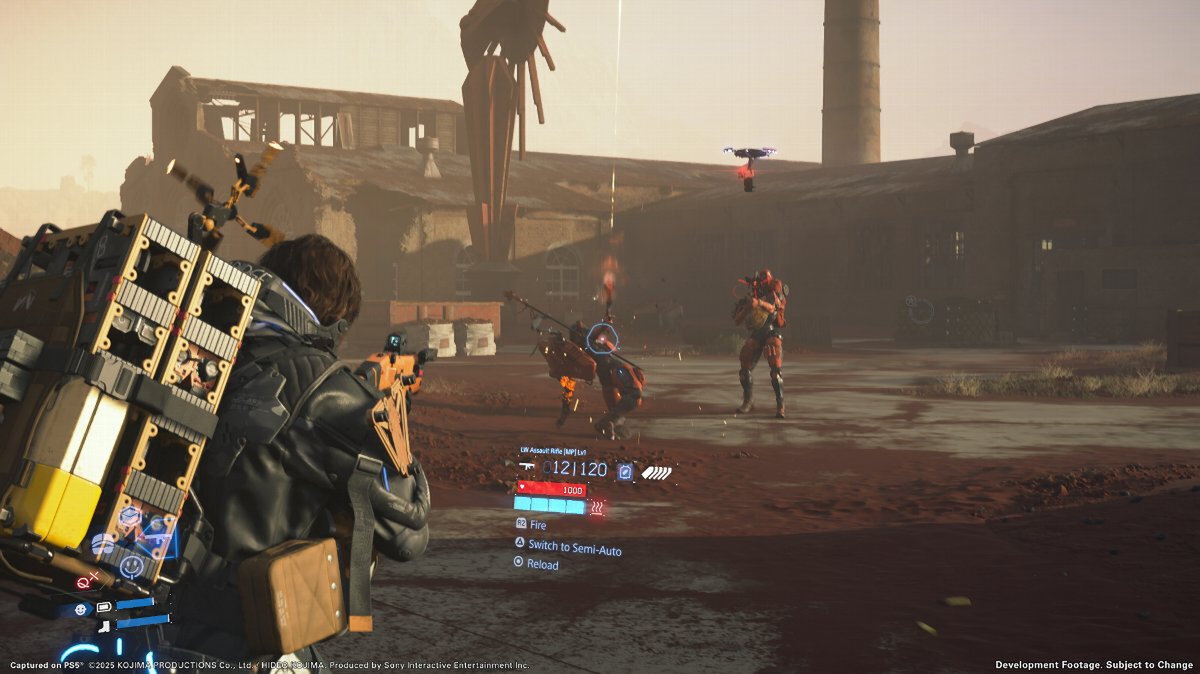Click the white boot icon
The width and height of the screenshot is (1200, 674).
coord(104,625)
